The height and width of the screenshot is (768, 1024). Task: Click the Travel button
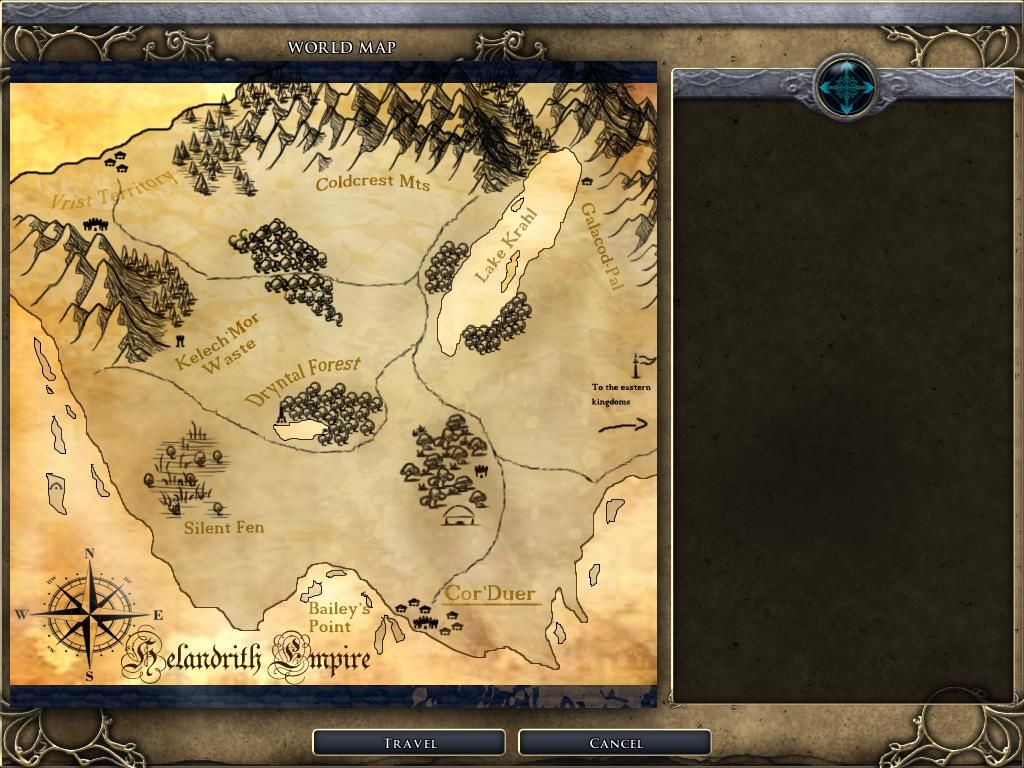(x=409, y=743)
